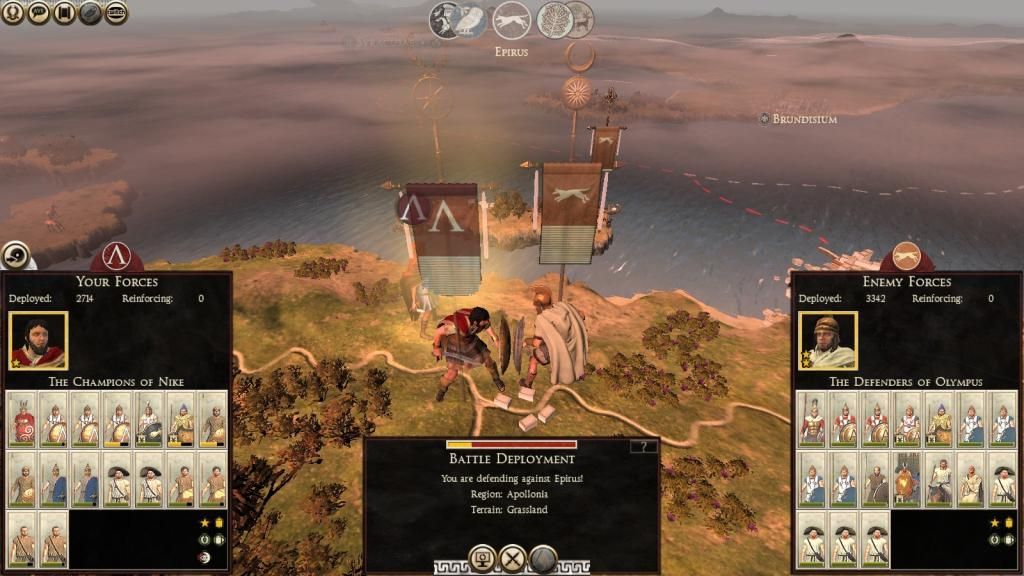Select first unit card in your army
1024x576 pixels.
(22, 418)
